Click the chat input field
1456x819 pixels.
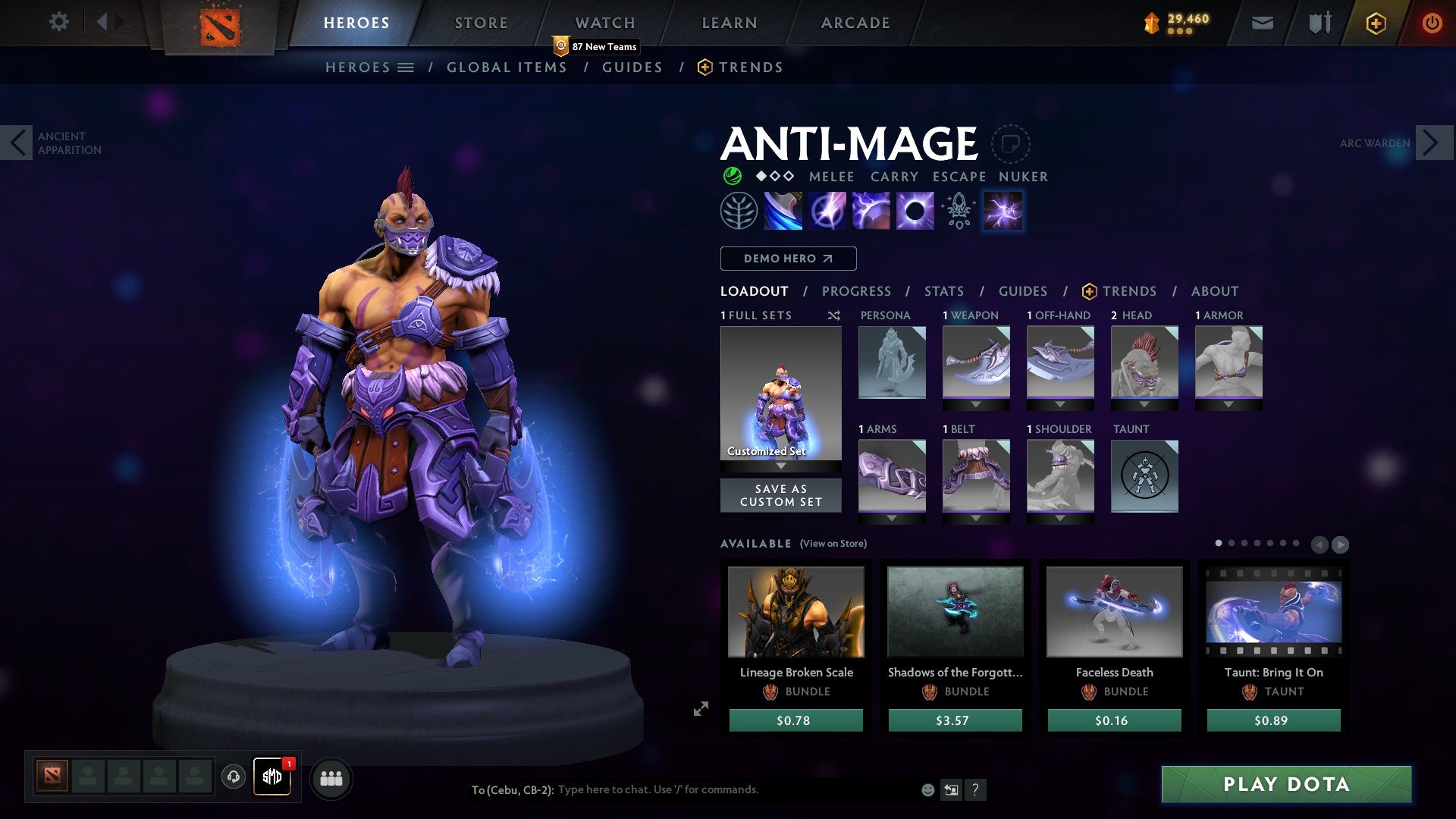pyautogui.click(x=720, y=790)
